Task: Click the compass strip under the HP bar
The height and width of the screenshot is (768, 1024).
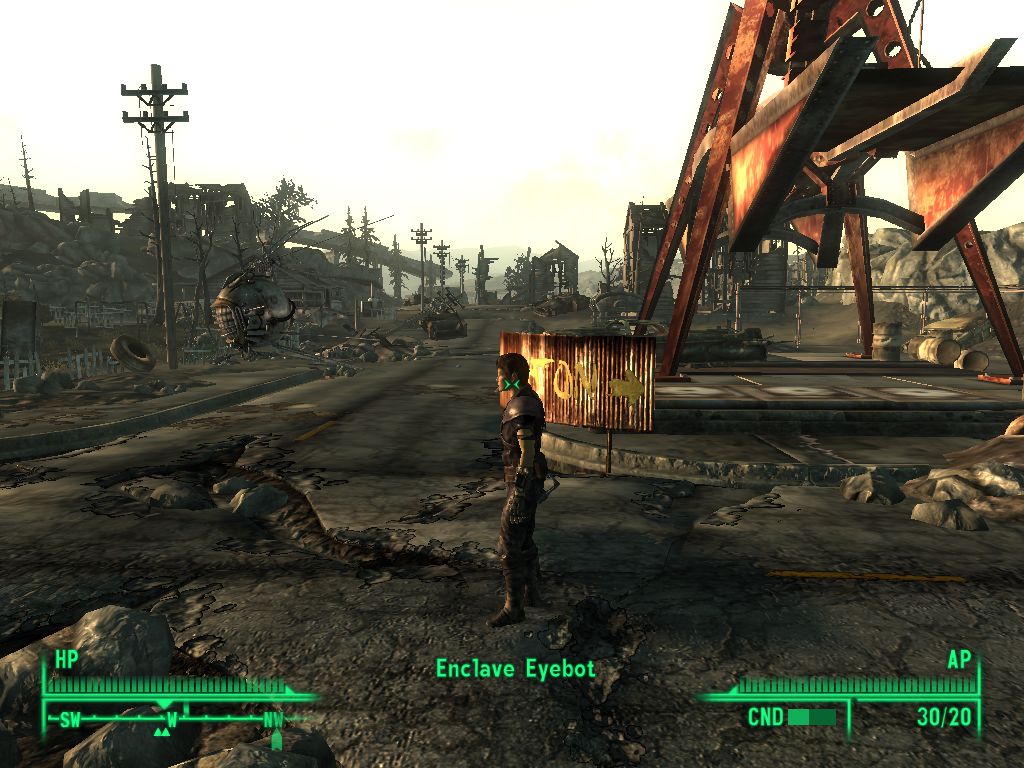Action: (x=170, y=718)
